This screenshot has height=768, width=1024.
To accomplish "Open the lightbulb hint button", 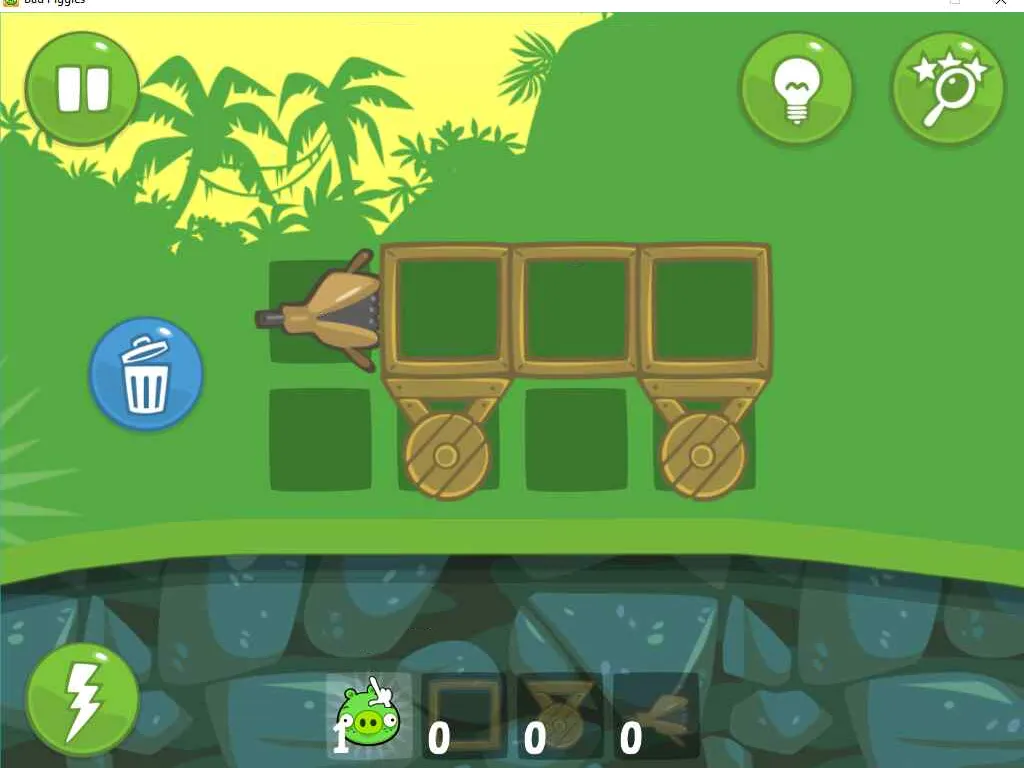I will point(796,88).
